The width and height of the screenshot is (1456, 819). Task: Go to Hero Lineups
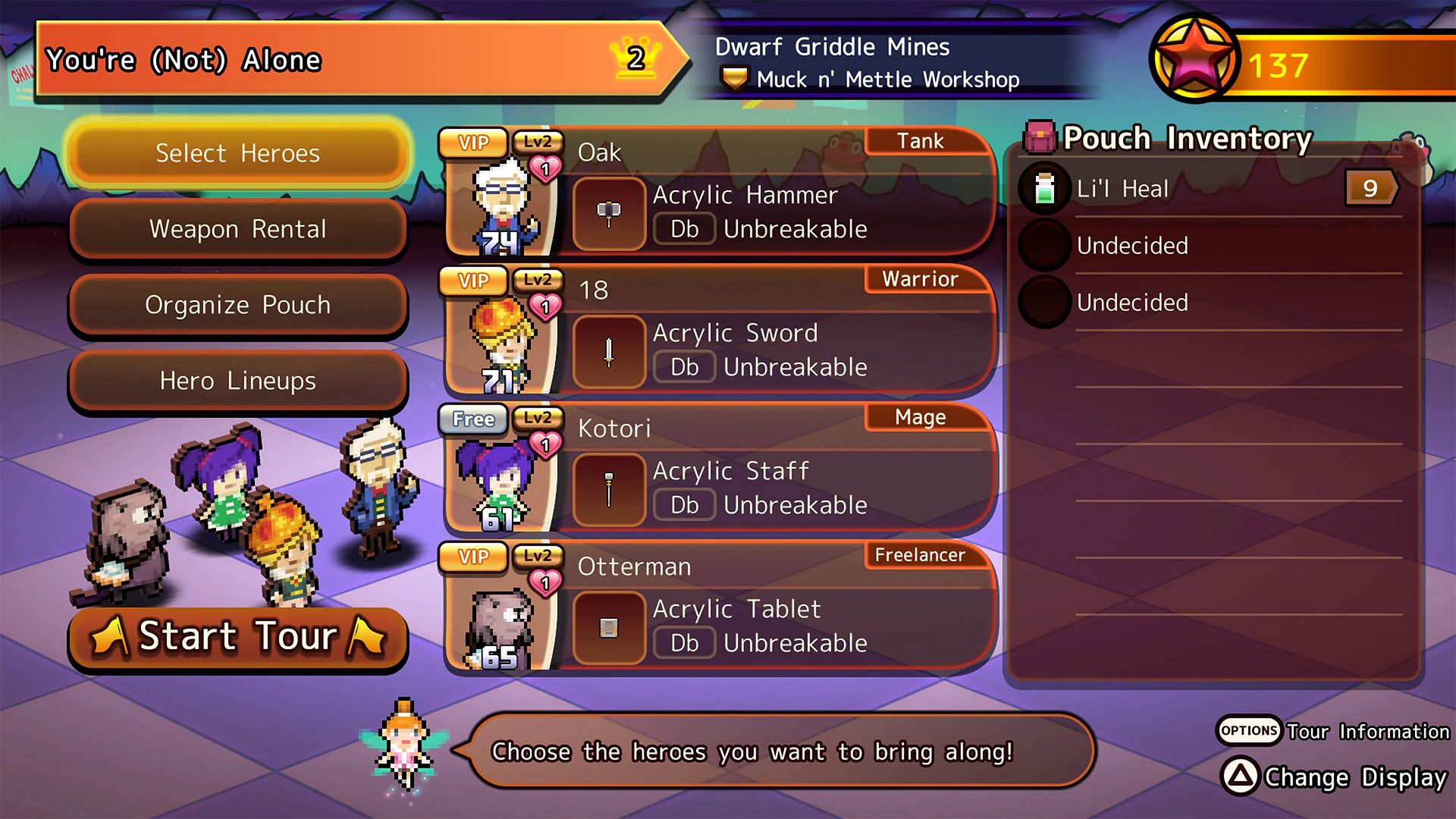(238, 381)
